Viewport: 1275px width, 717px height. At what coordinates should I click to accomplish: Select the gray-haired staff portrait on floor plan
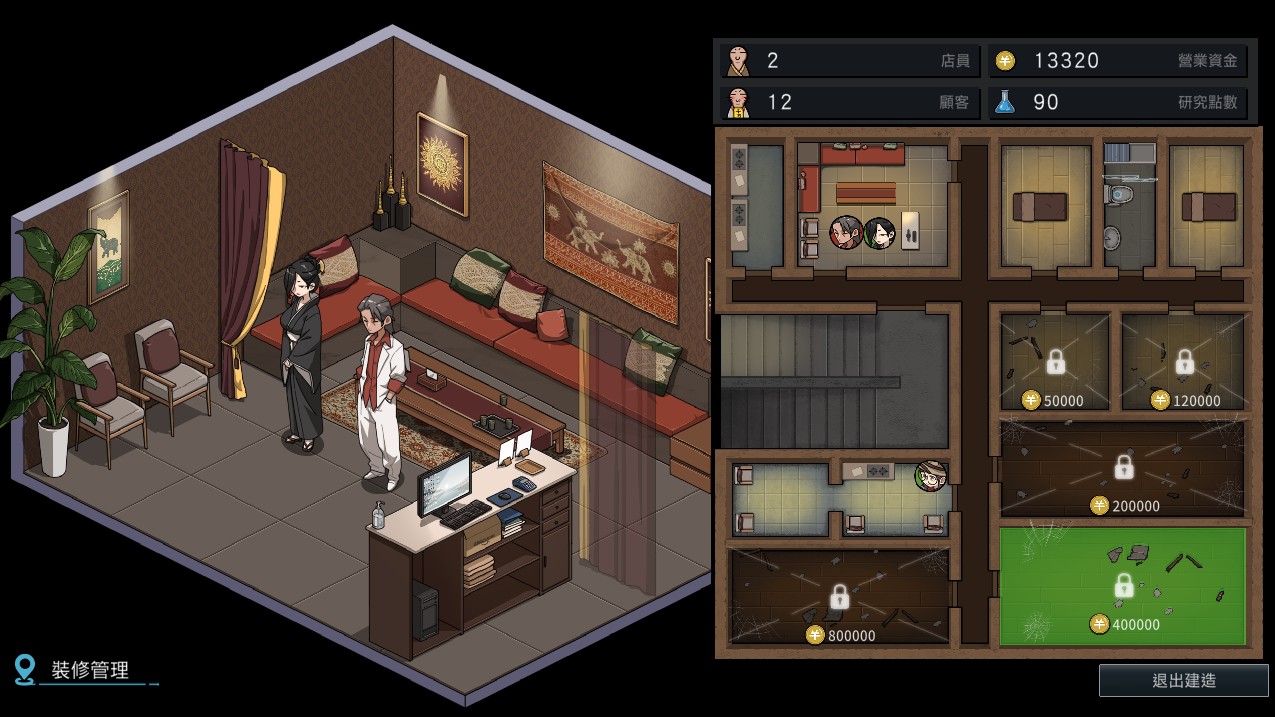point(846,233)
